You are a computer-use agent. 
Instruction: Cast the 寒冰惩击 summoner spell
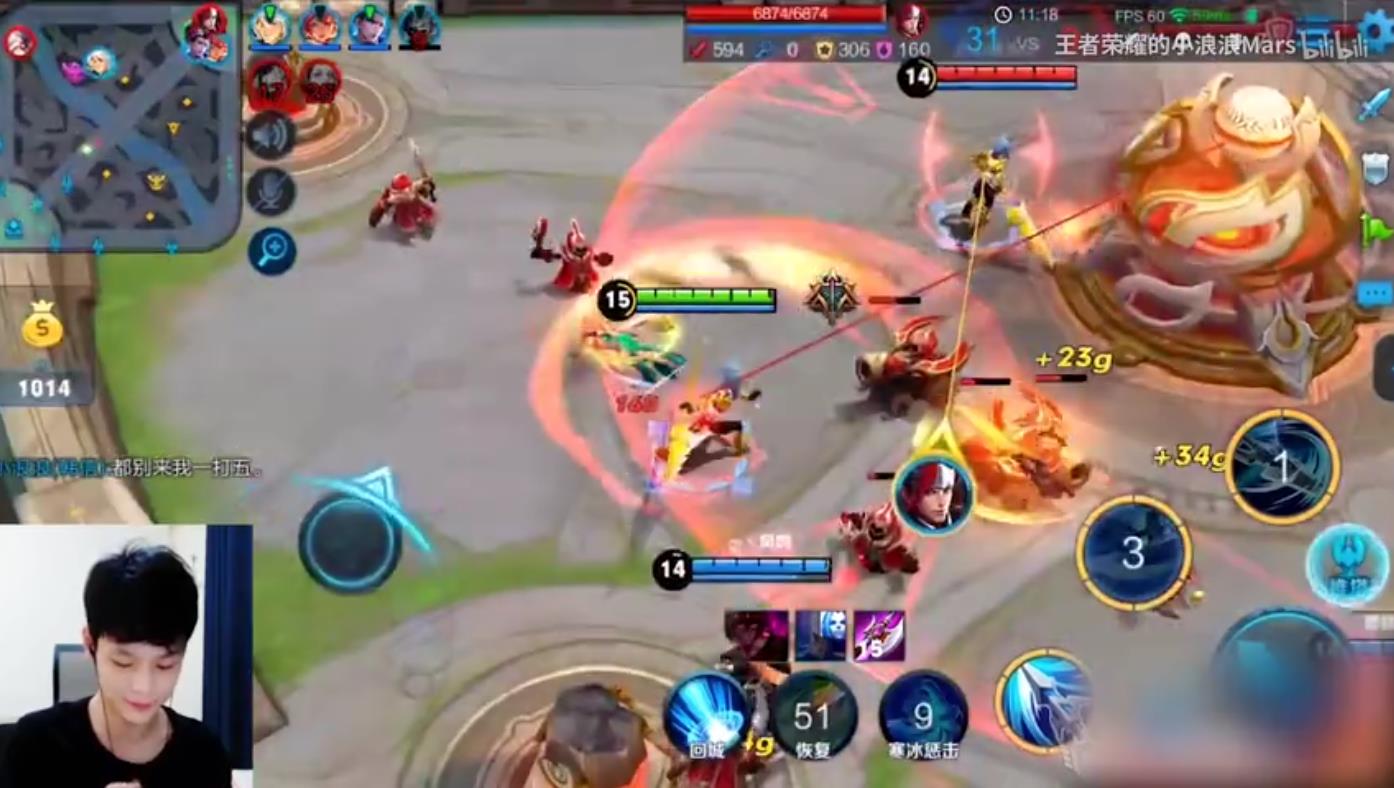pos(923,716)
